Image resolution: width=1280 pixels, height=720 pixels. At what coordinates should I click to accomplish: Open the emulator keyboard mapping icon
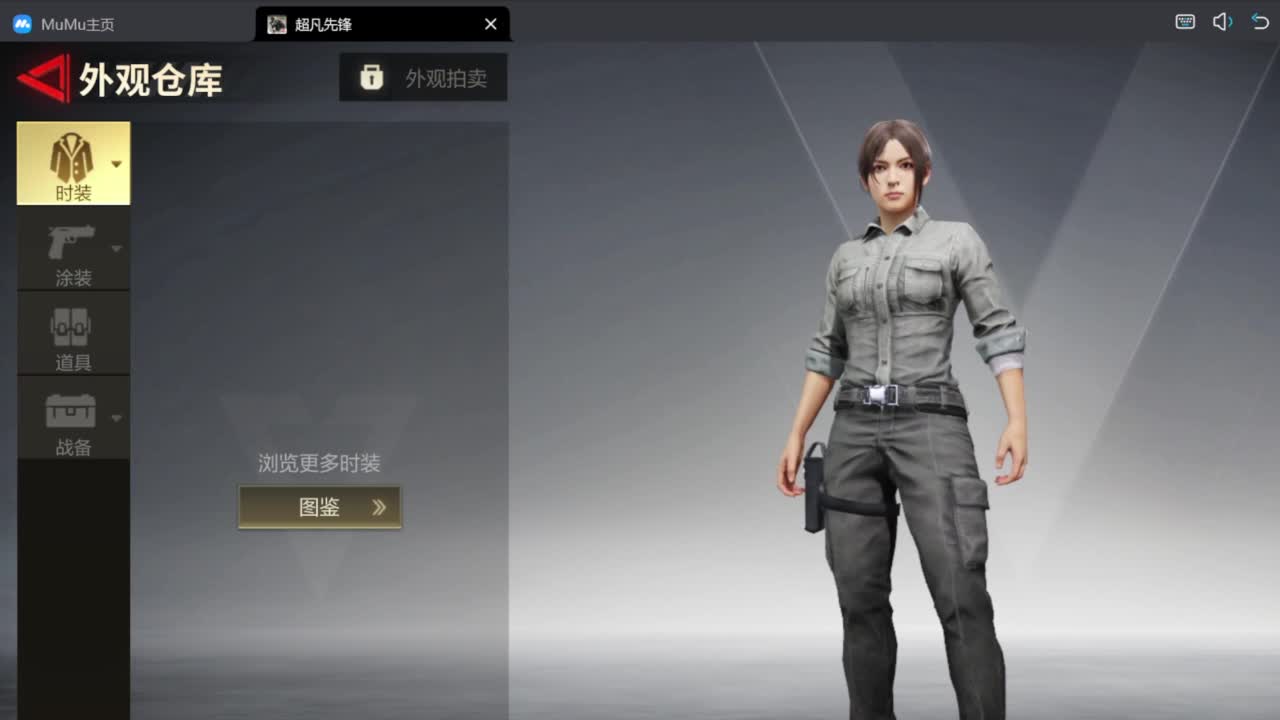[1184, 20]
